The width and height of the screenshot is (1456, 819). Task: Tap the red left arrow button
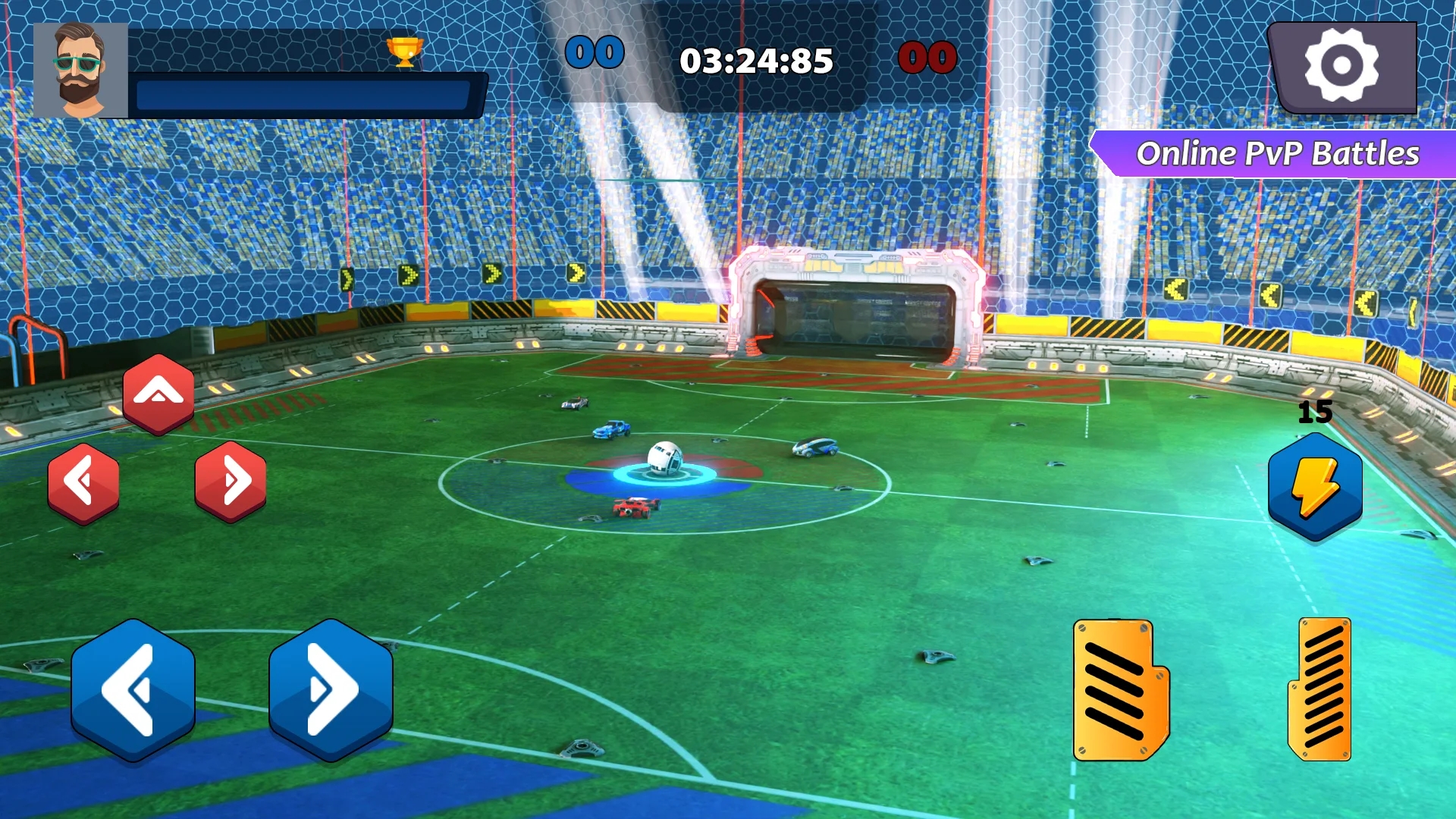(83, 482)
